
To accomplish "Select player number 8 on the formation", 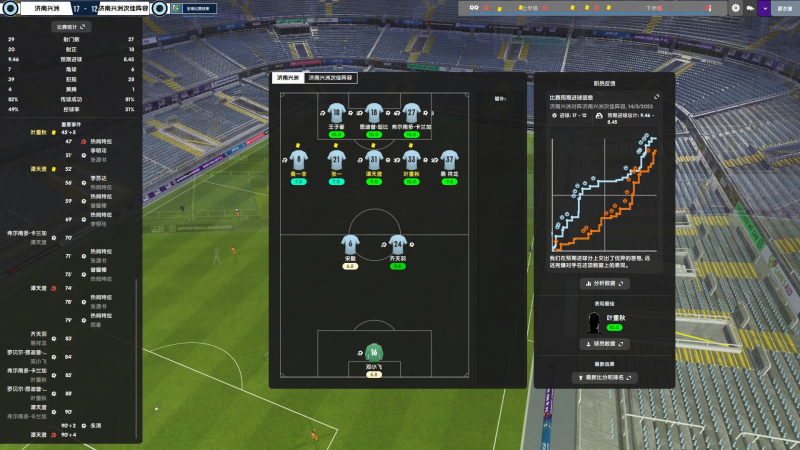I will tap(298, 159).
